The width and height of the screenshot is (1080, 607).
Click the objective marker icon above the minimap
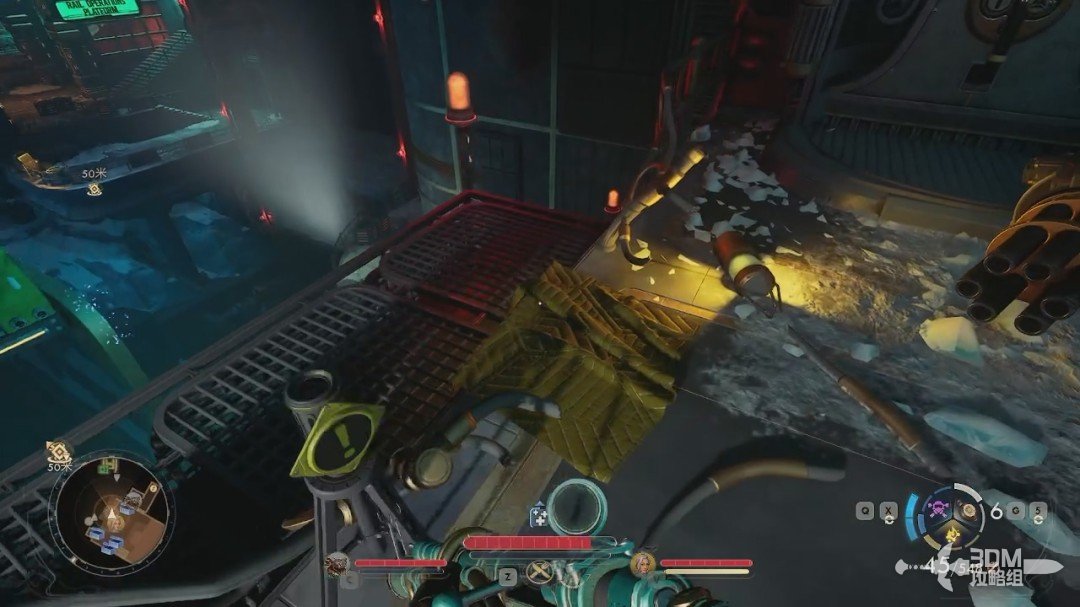[59, 451]
